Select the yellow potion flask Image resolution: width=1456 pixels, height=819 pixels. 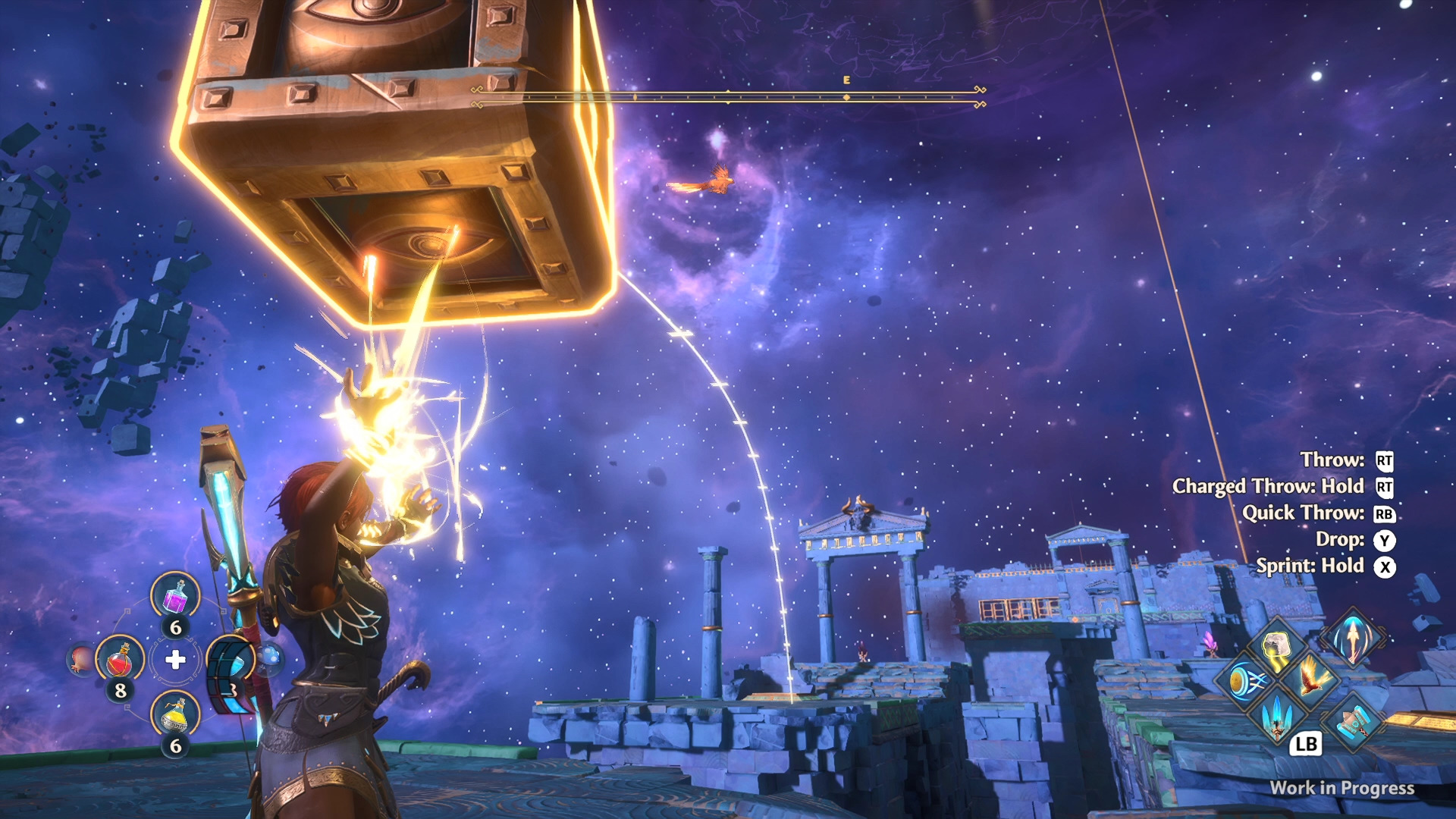(x=175, y=715)
